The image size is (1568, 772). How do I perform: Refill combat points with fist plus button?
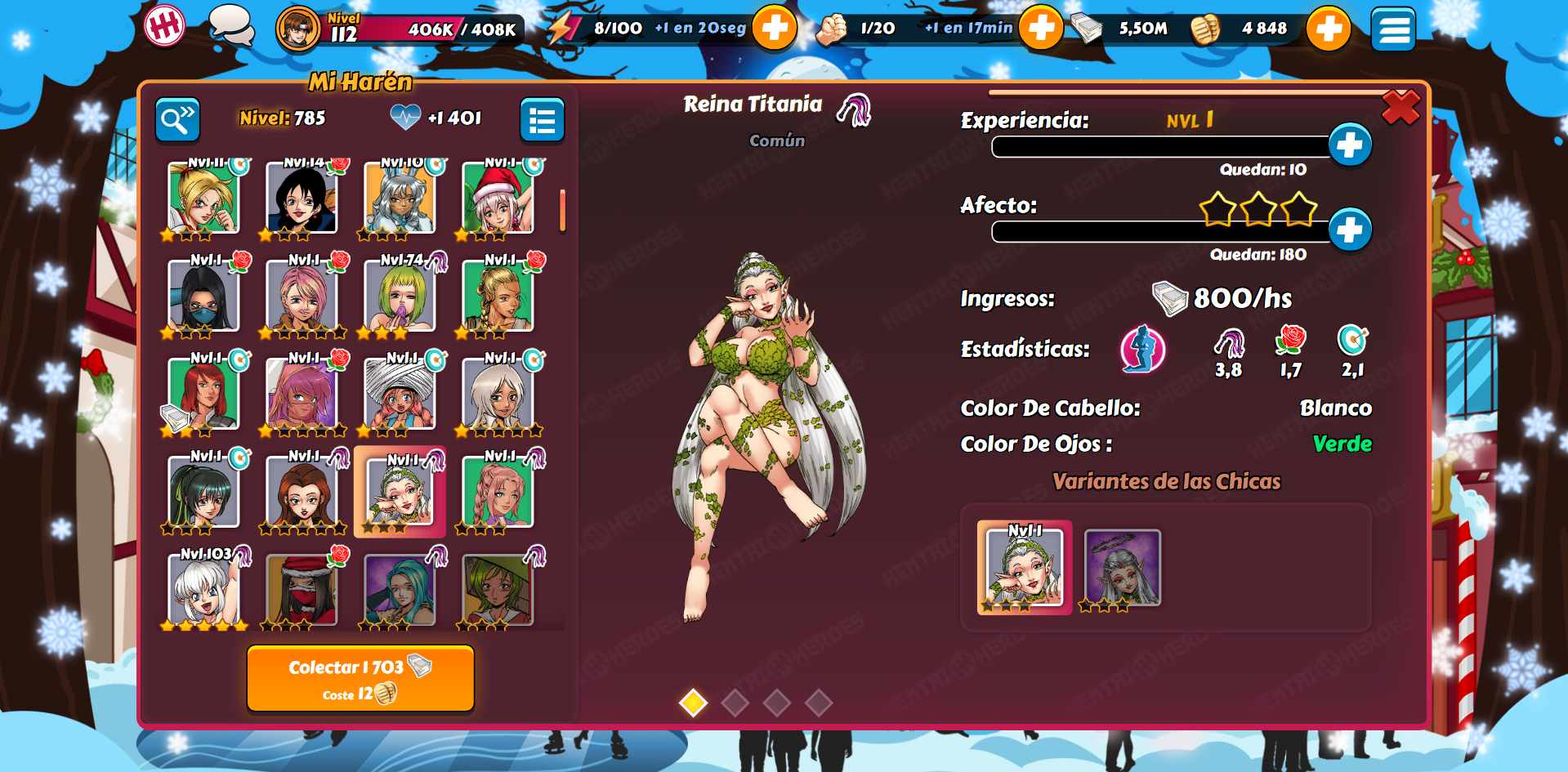click(1040, 28)
